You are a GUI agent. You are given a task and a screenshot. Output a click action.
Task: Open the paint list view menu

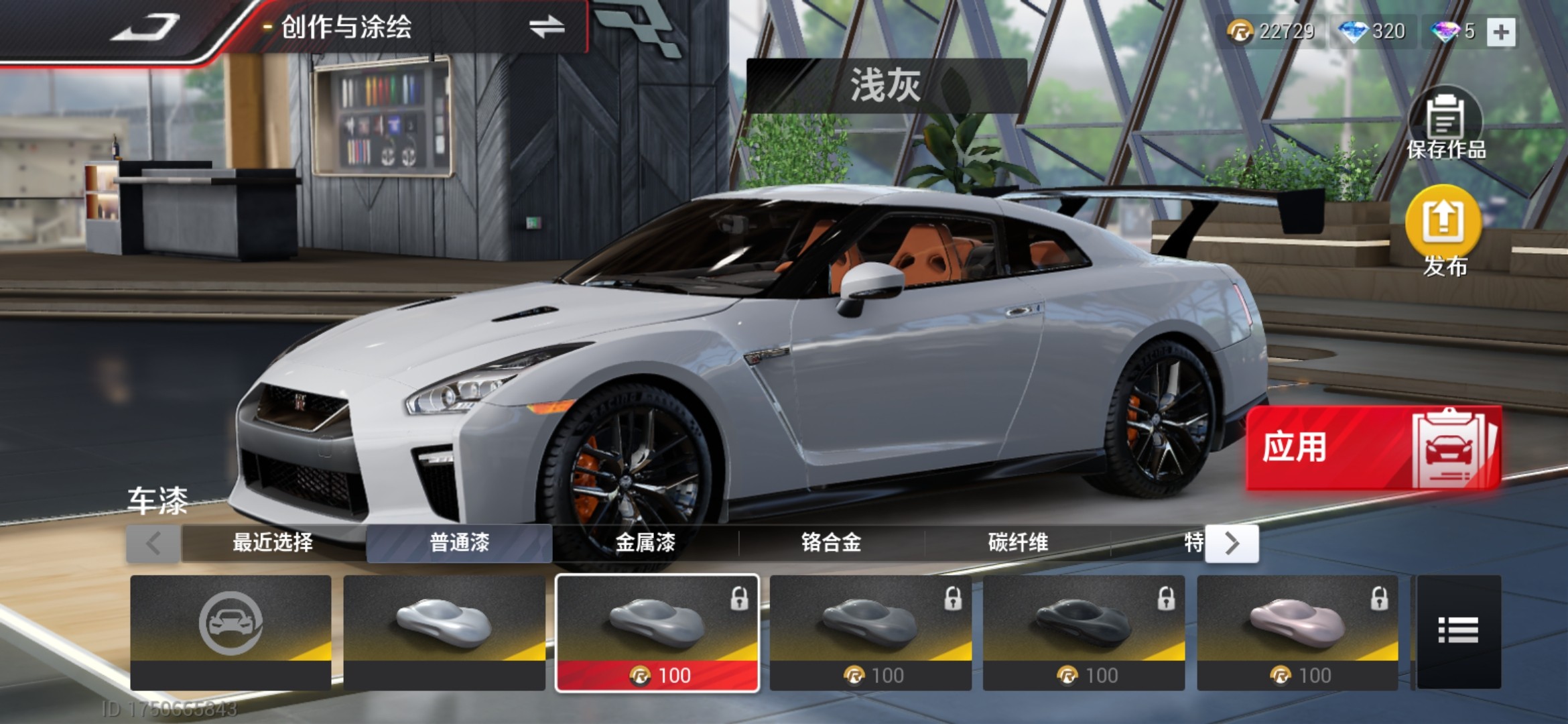tap(1458, 631)
